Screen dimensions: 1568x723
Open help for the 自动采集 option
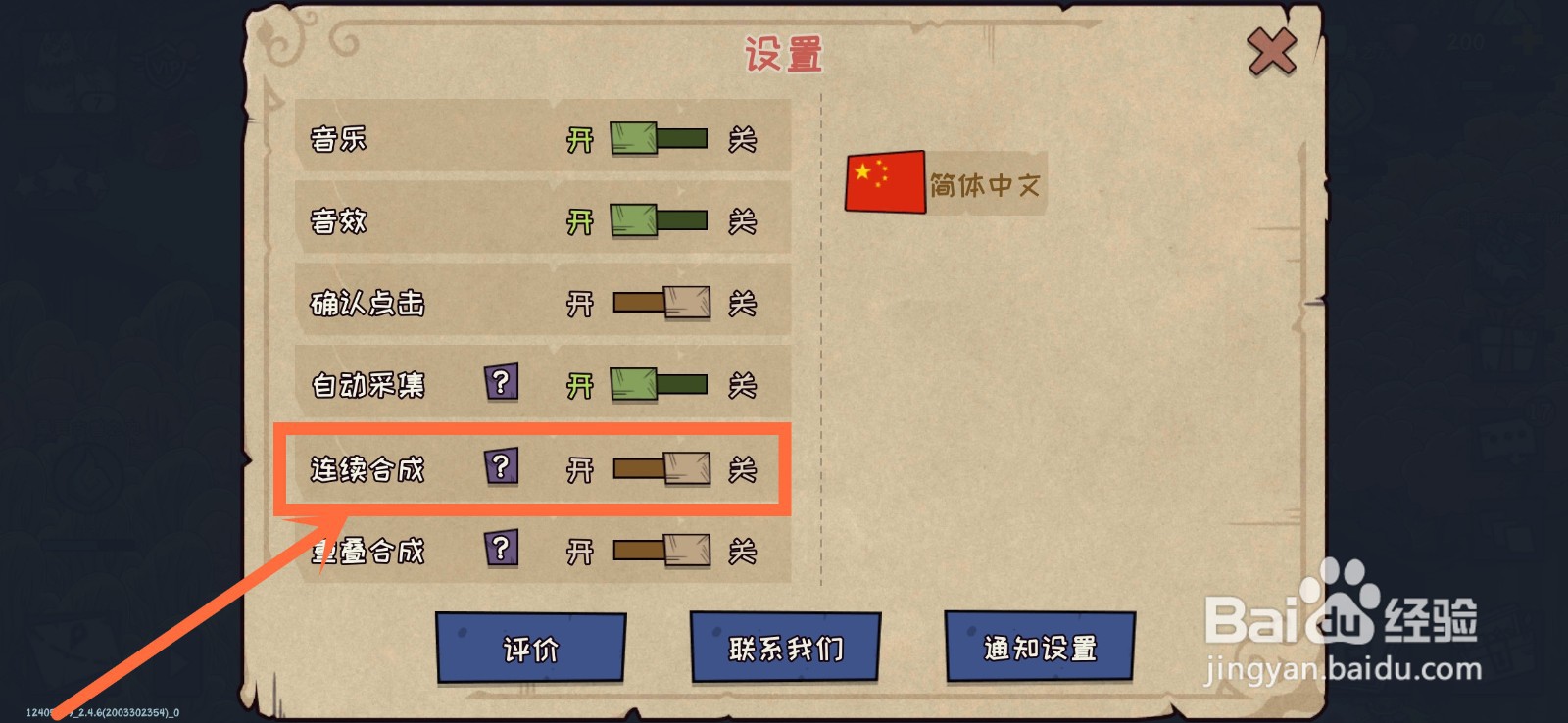[502, 385]
